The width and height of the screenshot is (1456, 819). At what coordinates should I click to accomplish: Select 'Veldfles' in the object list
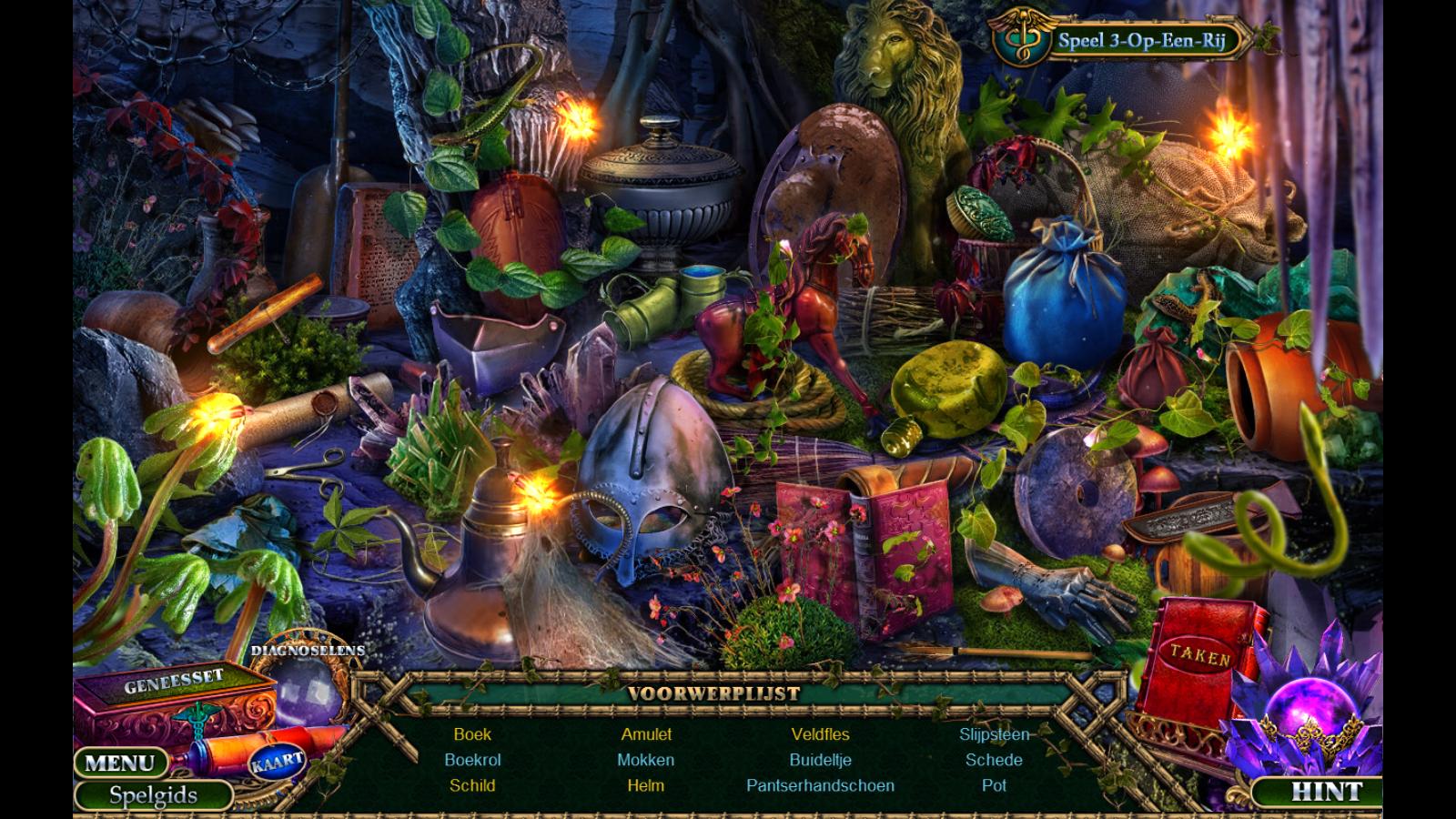click(x=820, y=734)
